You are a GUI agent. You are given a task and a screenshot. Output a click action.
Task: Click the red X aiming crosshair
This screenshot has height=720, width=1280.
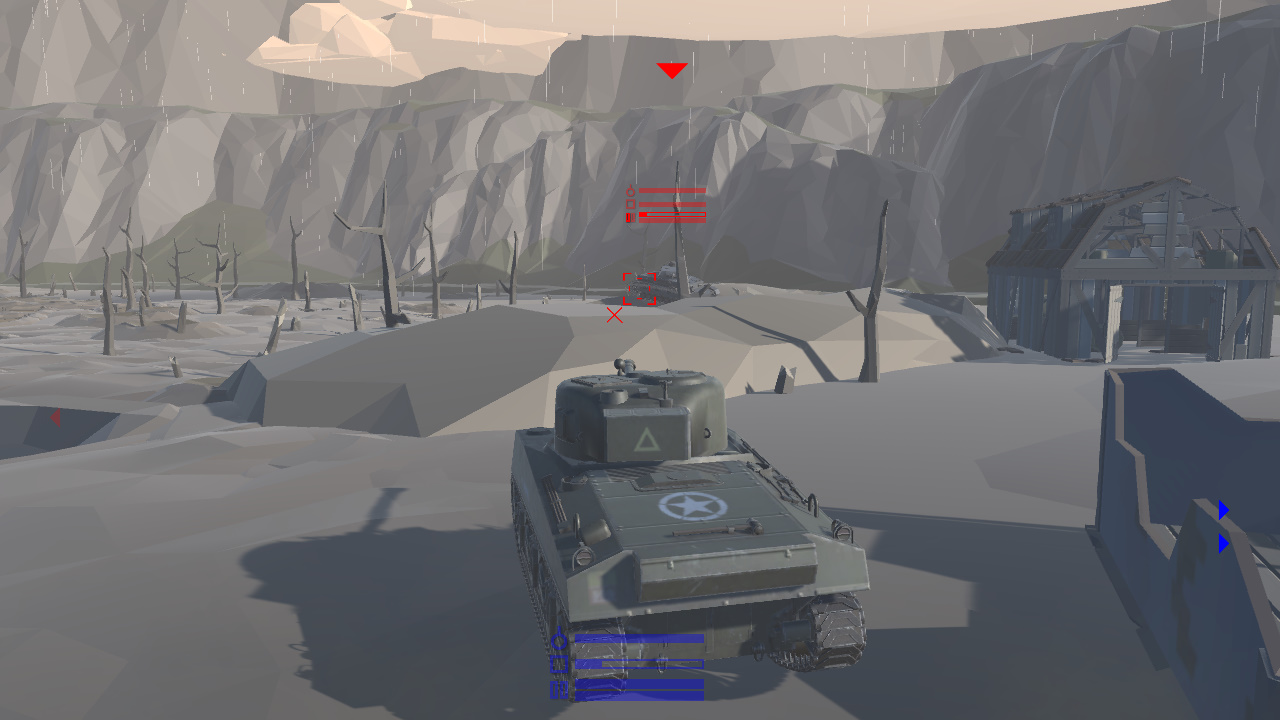[615, 315]
